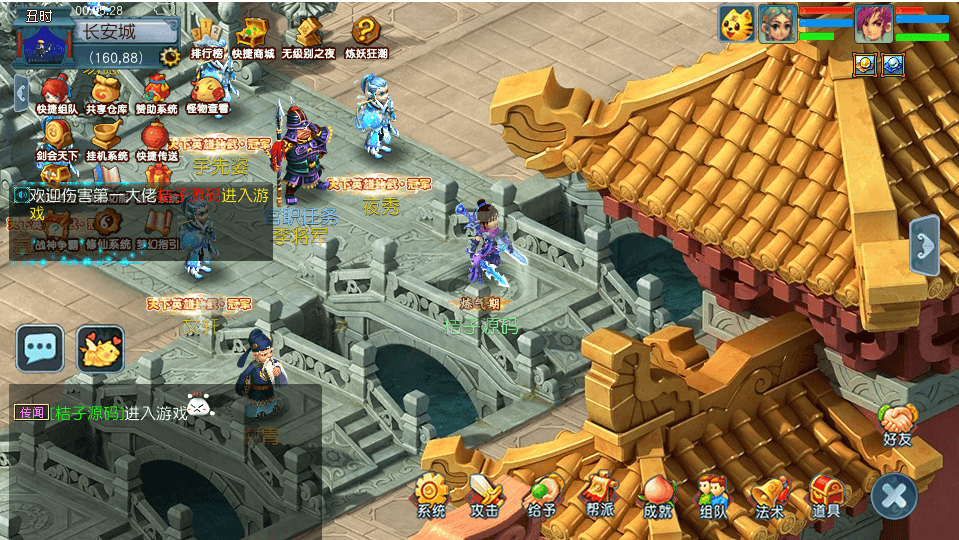The image size is (959, 540).
Task: Expand the right side arrow panel
Action: coord(925,244)
